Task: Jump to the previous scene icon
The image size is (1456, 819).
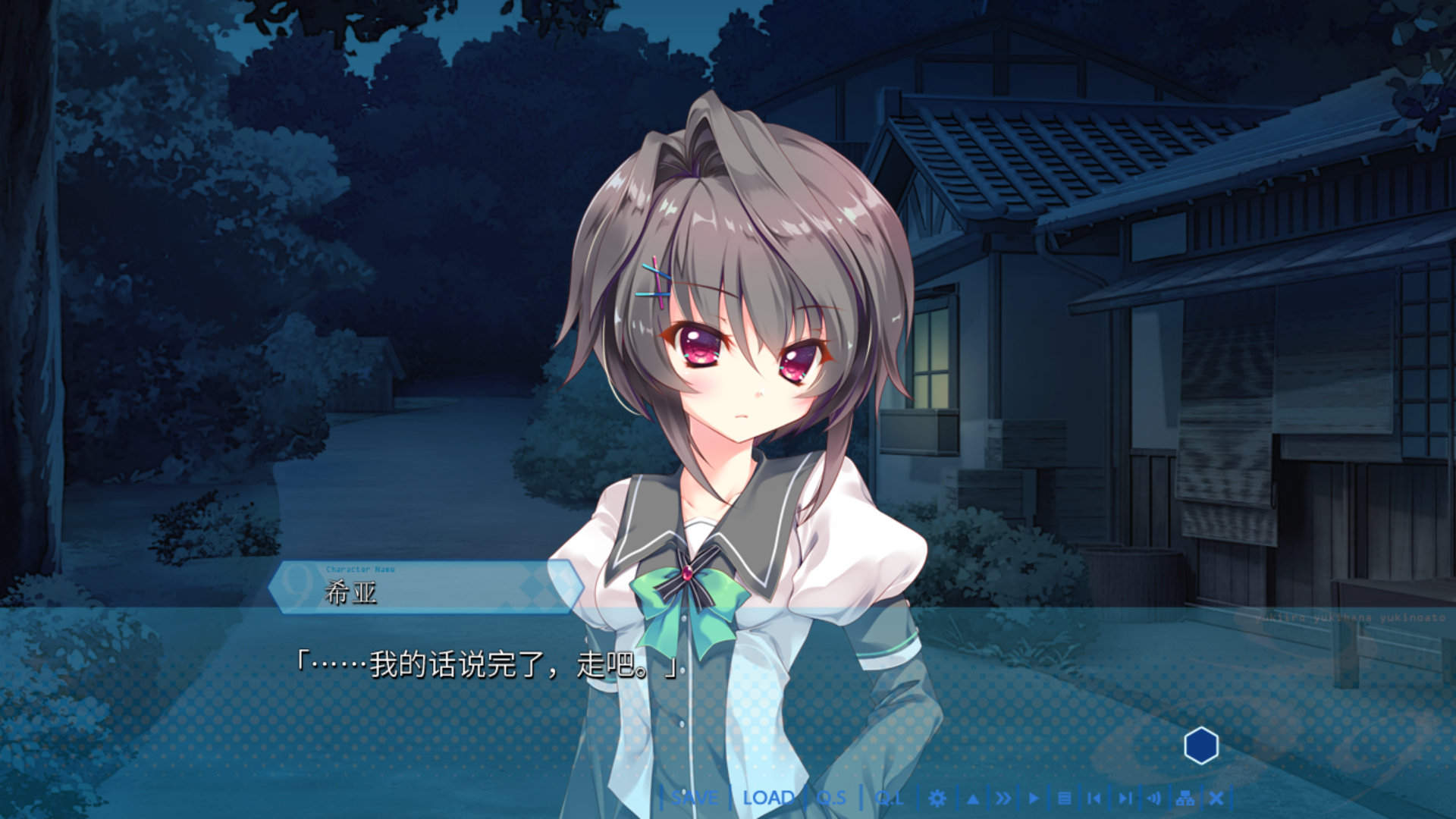Action: (1094, 798)
